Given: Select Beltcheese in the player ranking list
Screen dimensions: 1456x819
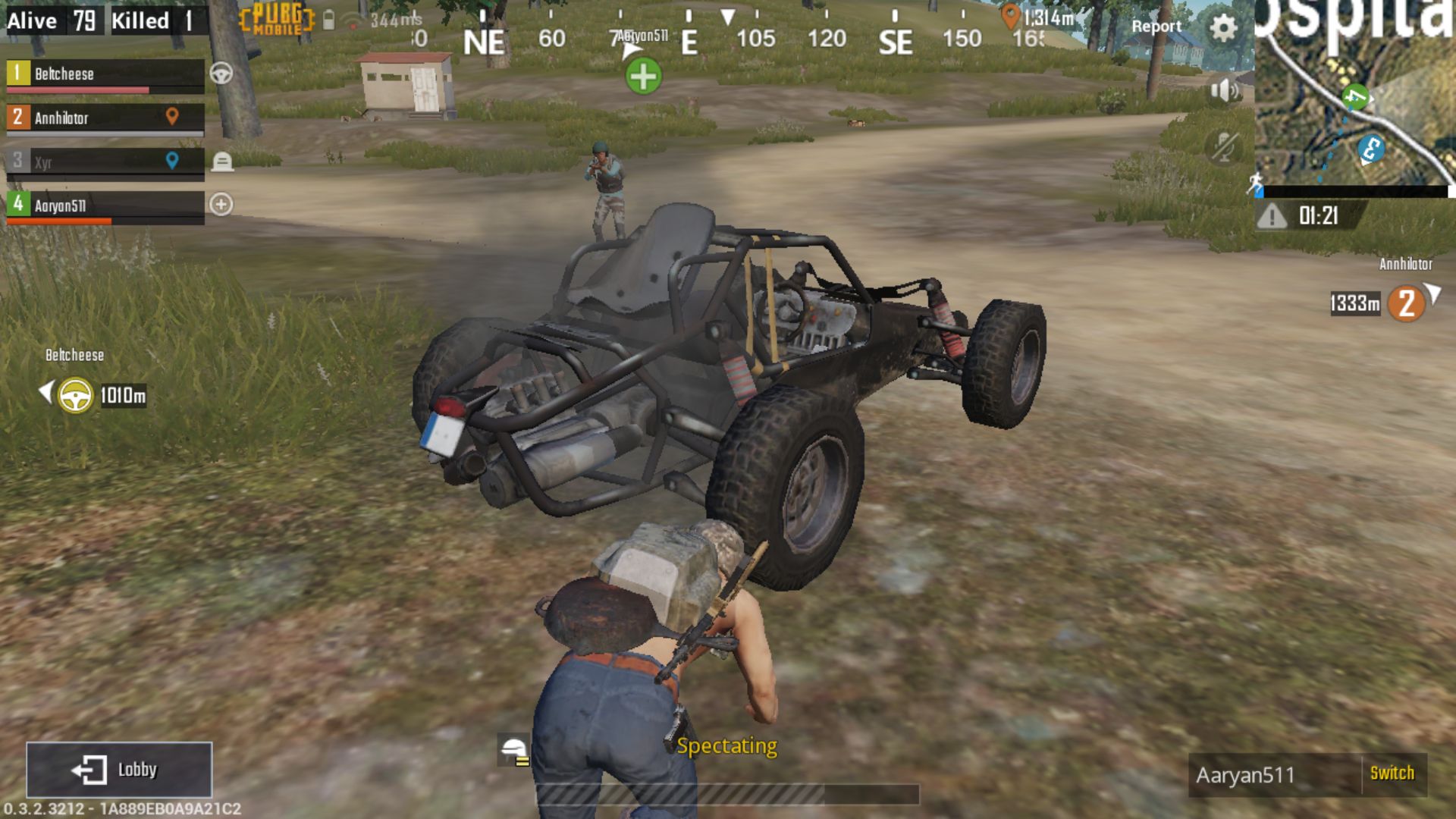Looking at the screenshot, I should pos(99,74).
